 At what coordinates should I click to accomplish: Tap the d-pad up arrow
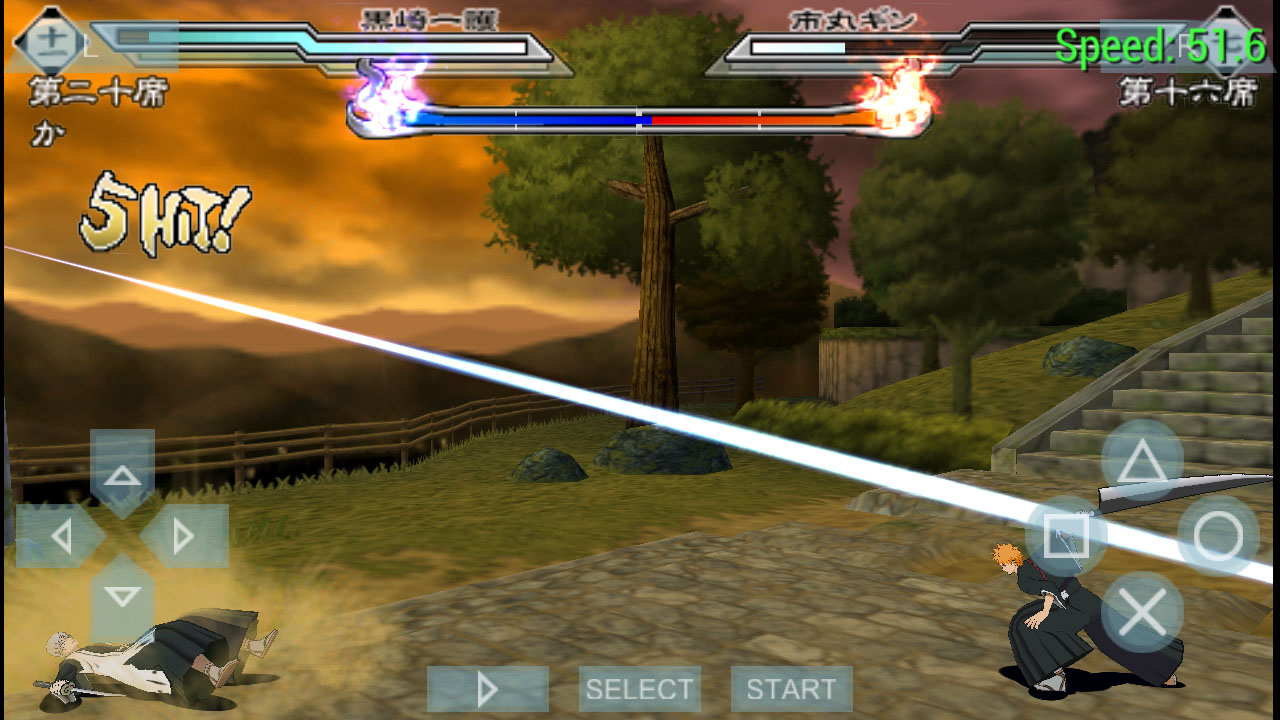[123, 473]
